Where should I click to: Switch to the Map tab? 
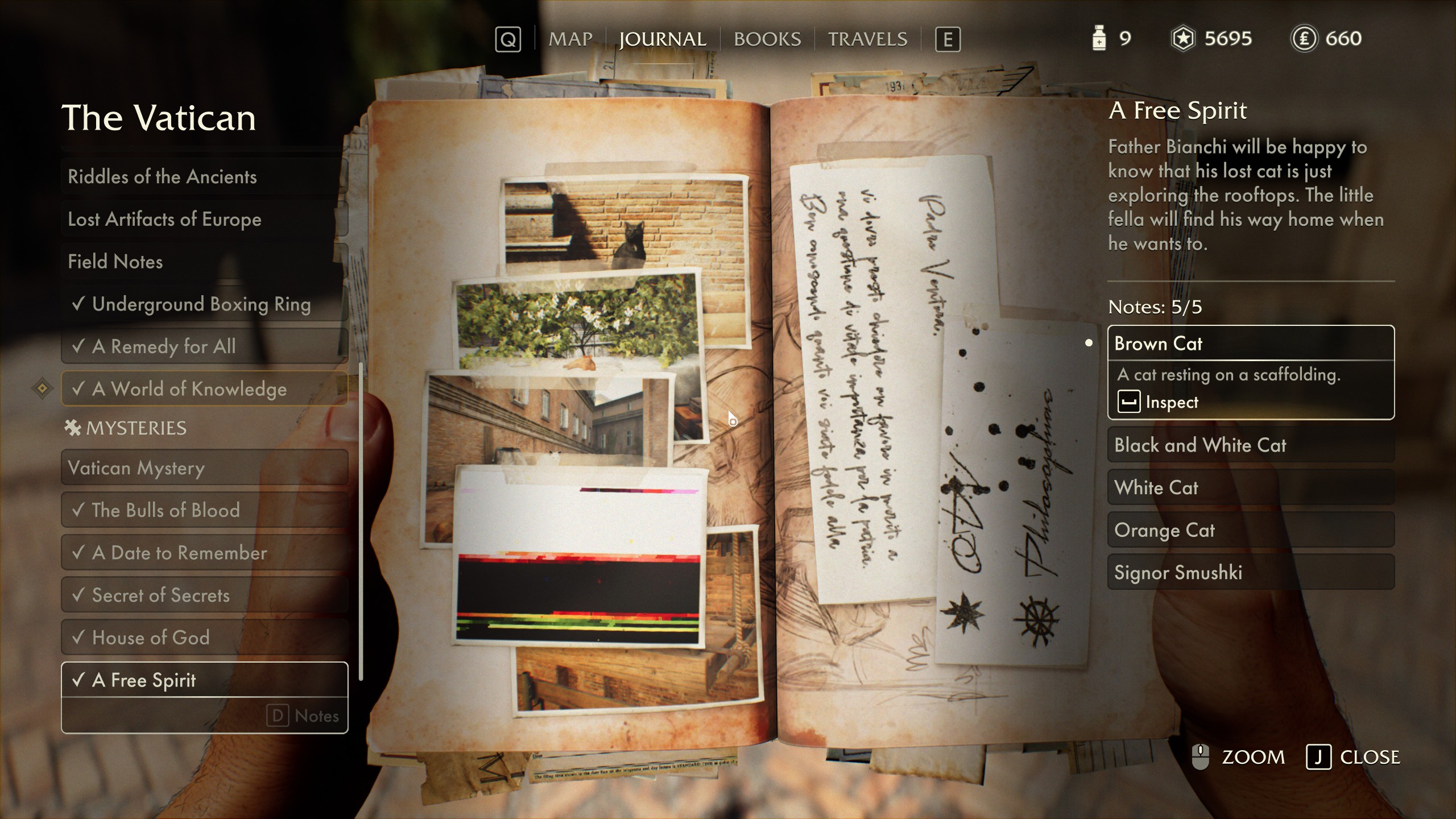click(x=570, y=39)
